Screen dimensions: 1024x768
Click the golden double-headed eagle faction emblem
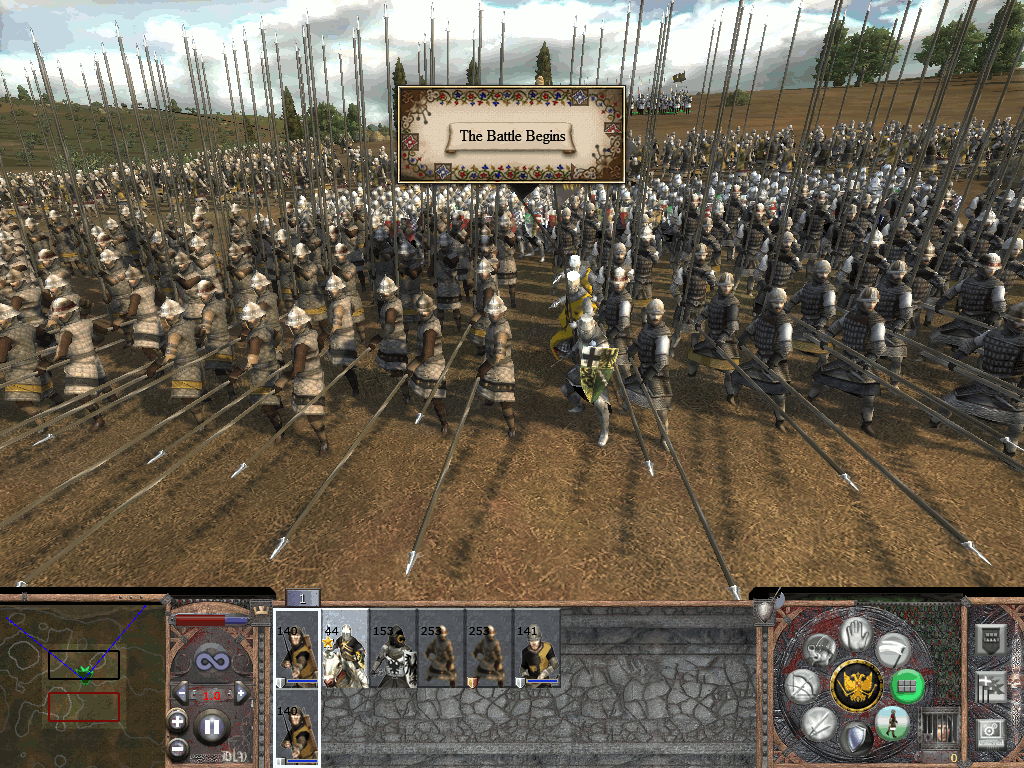pos(856,685)
